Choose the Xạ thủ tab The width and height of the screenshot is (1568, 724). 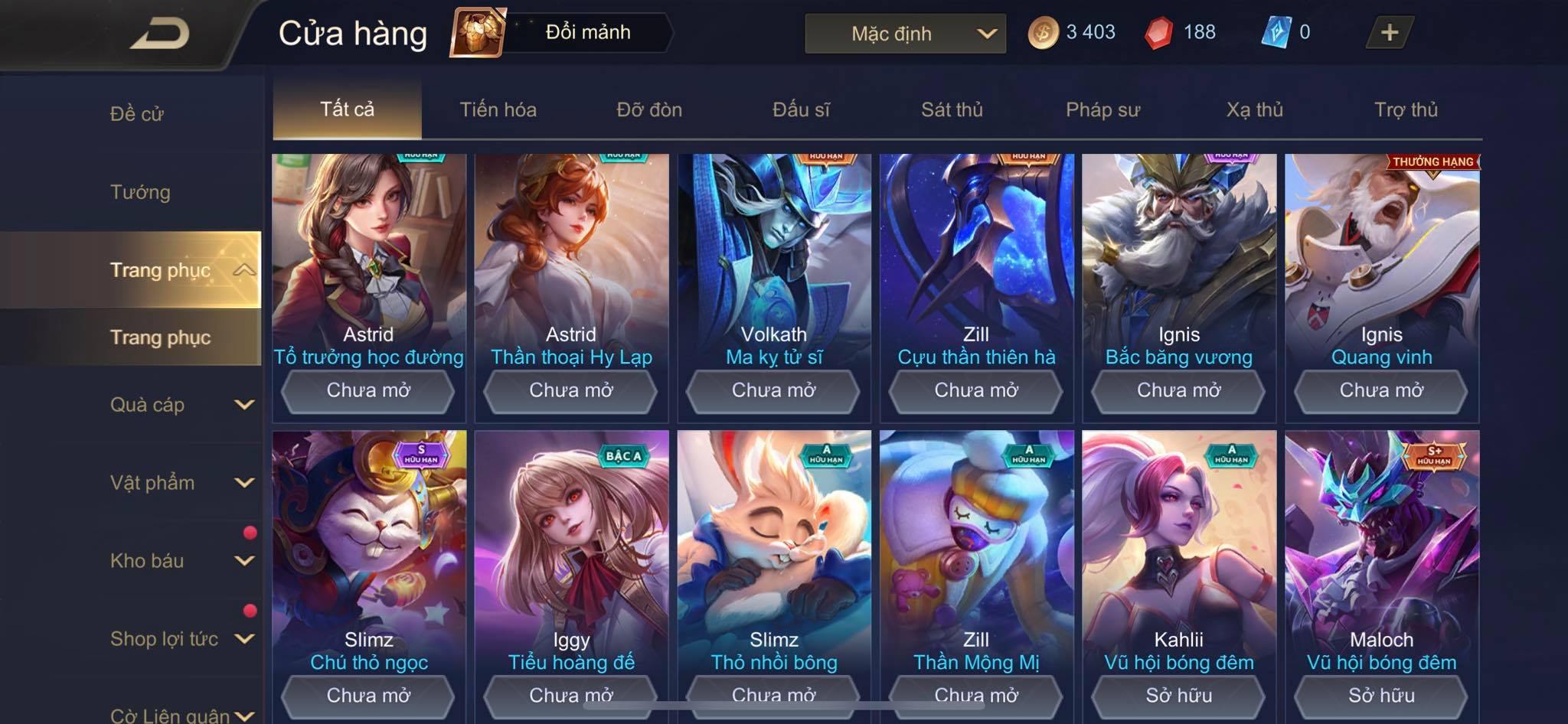[x=1254, y=109]
